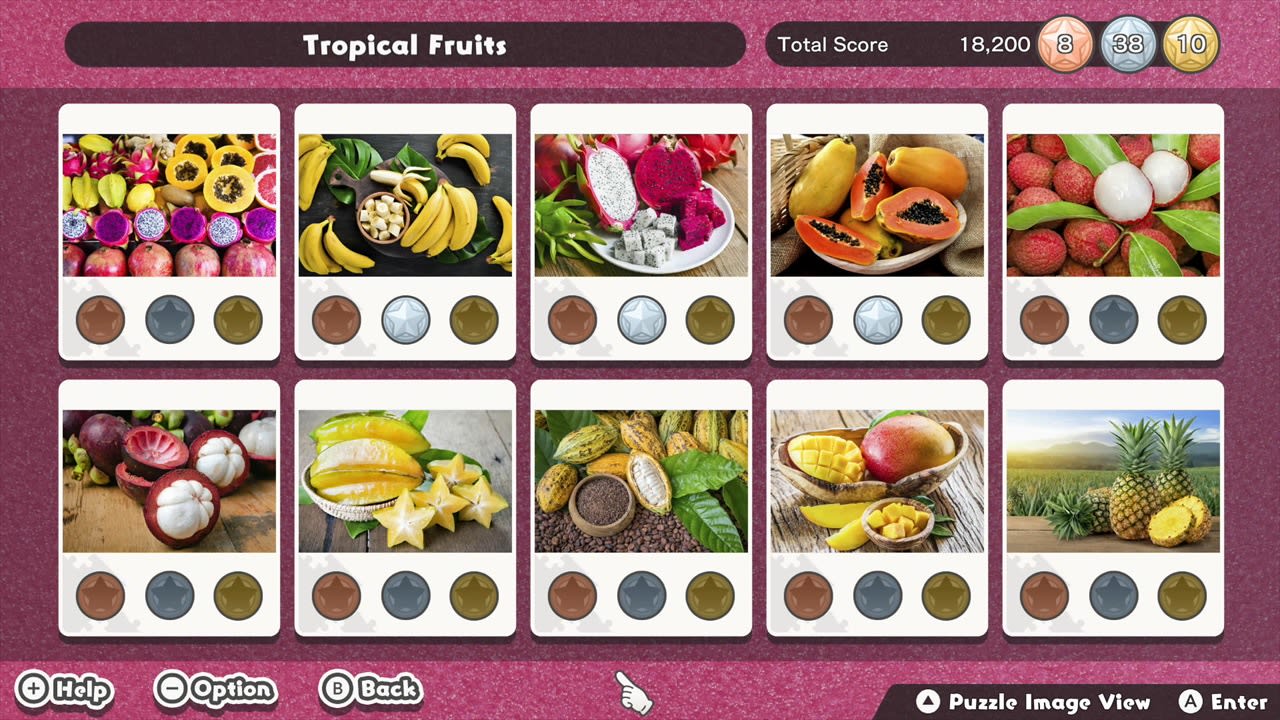Select the unearned silver medal under the cacao puzzle
Viewport: 1280px width, 720px height.
[640, 596]
